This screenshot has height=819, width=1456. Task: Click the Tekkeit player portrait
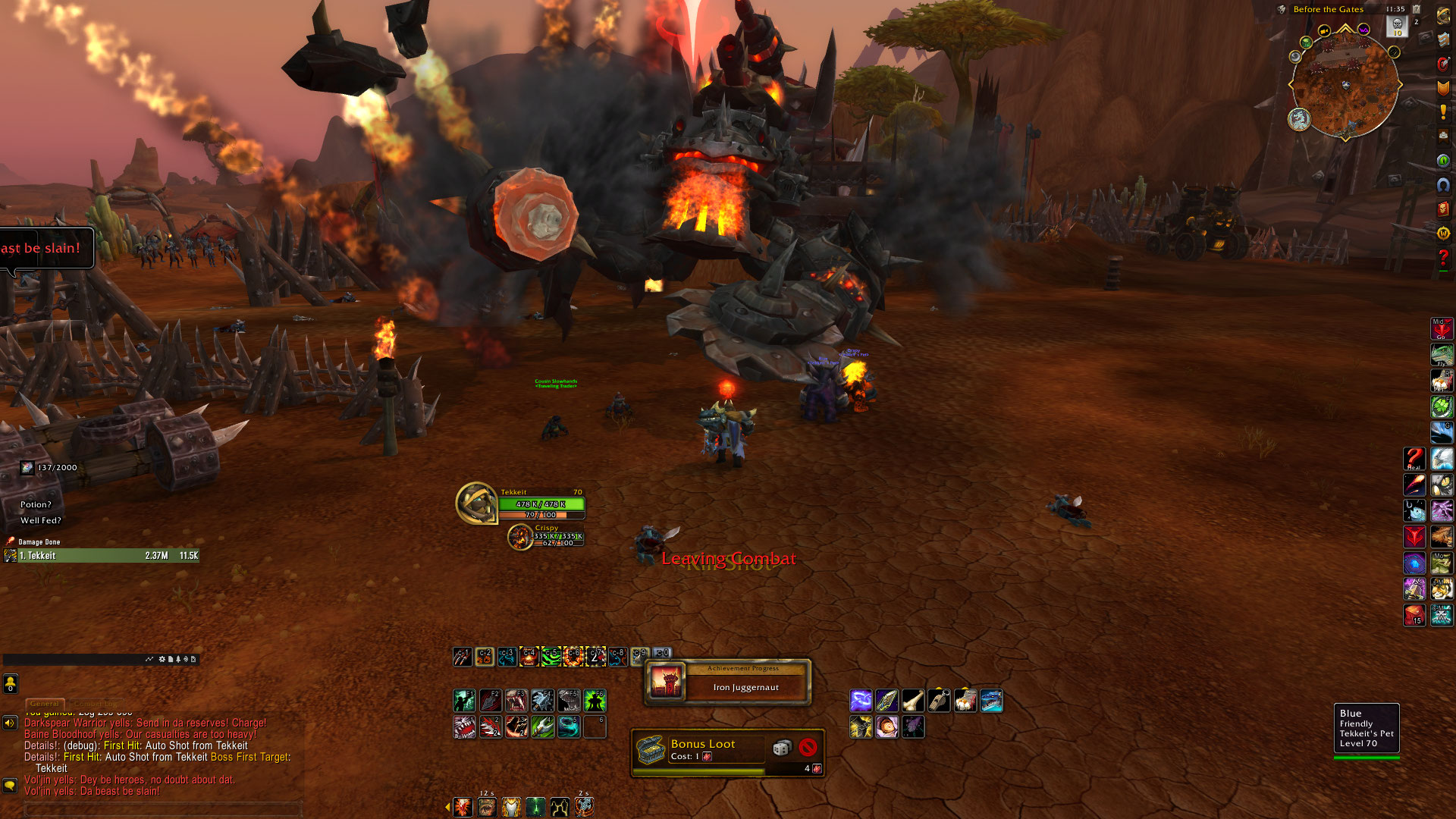click(x=476, y=503)
